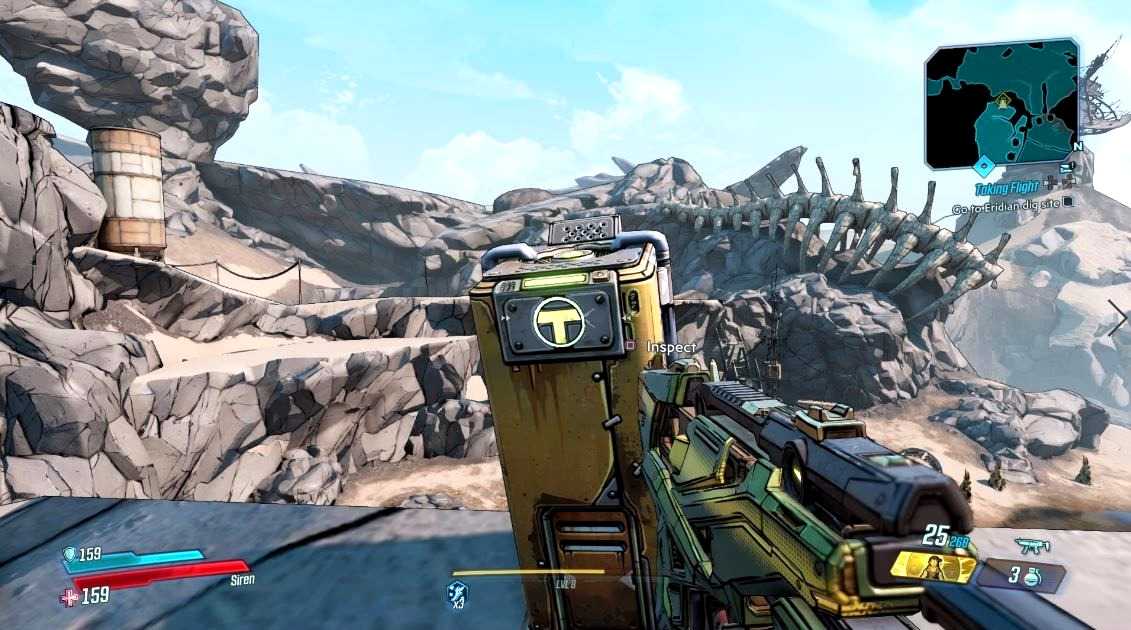
Task: Open the minimap in the corner
Action: click(x=1001, y=103)
